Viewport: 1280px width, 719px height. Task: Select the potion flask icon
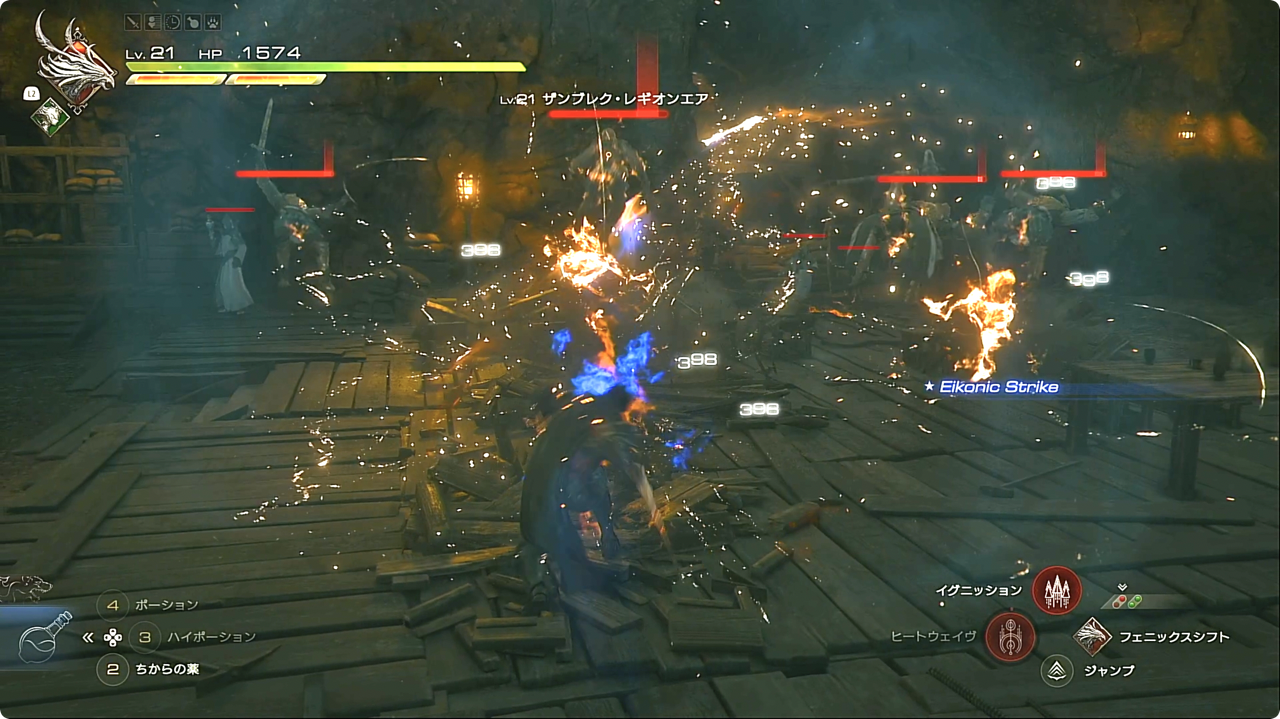[x=44, y=637]
